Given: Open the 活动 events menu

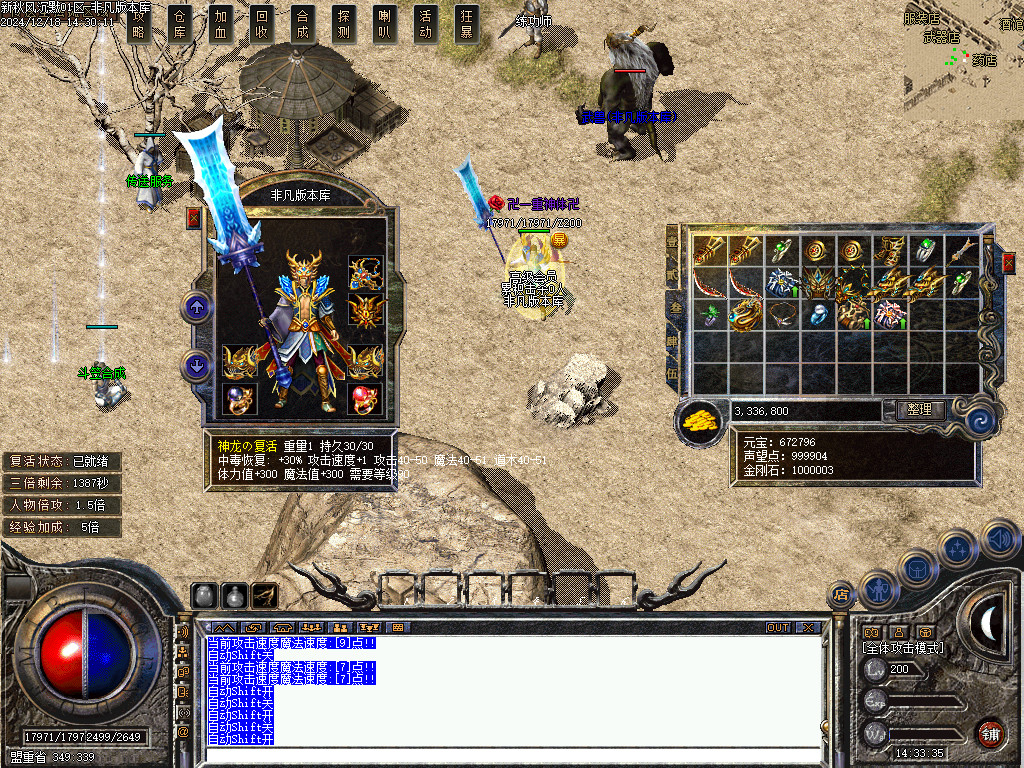Looking at the screenshot, I should 426,24.
